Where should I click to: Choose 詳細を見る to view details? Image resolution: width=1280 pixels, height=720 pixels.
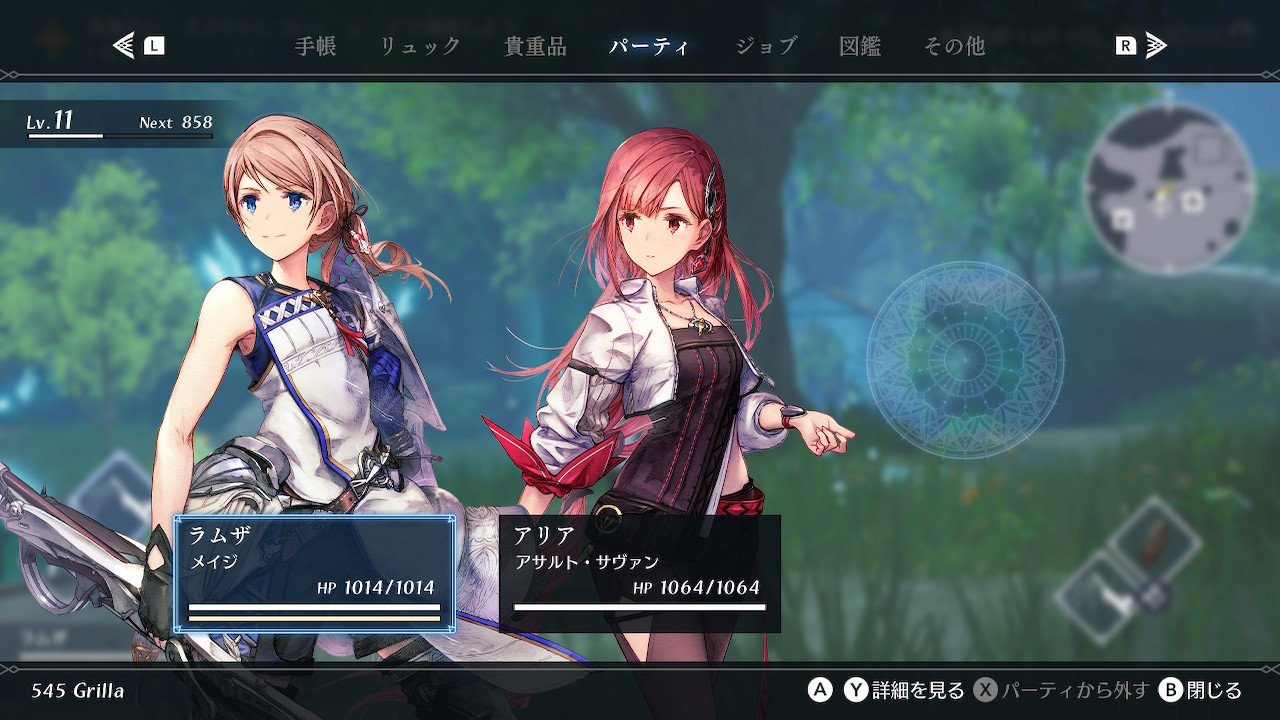pyautogui.click(x=905, y=690)
